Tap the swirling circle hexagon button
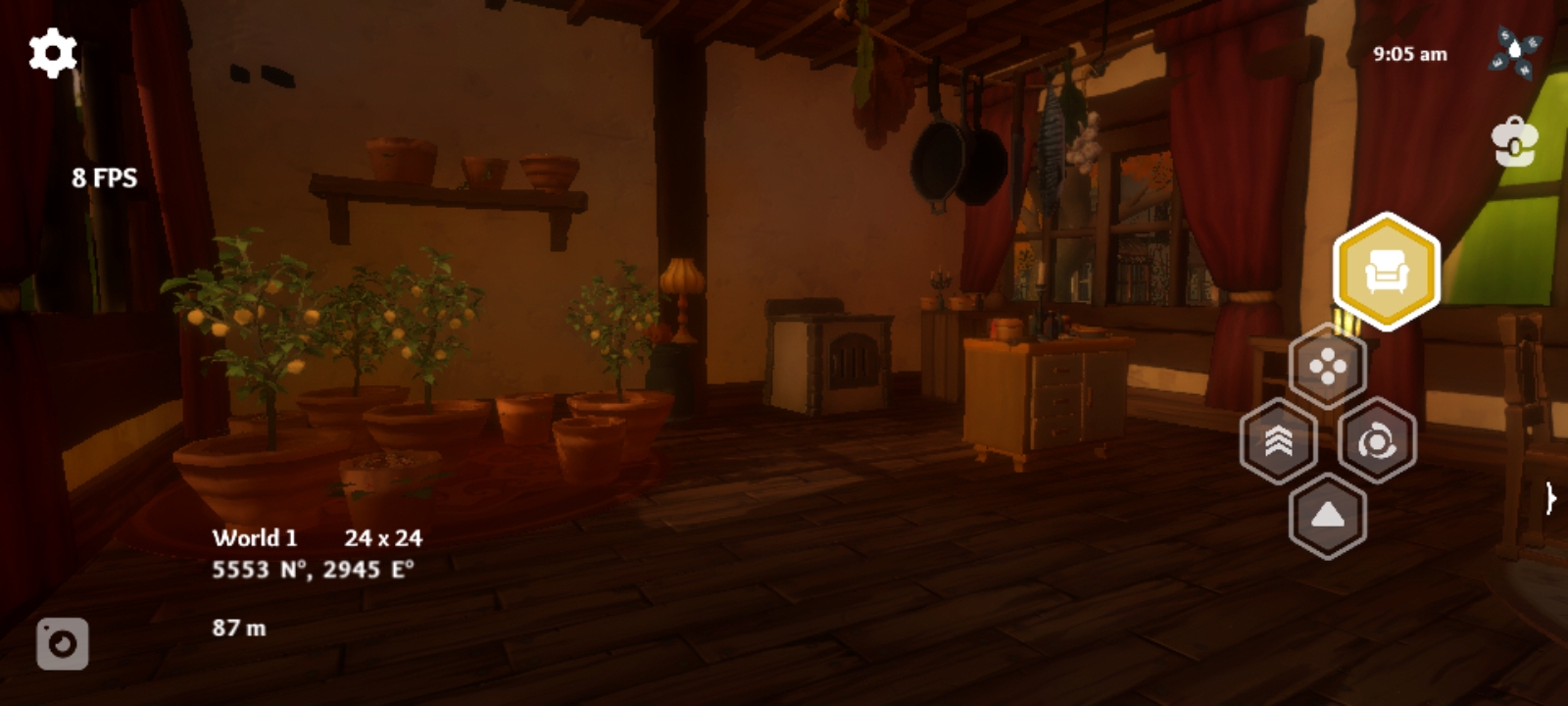This screenshot has height=706, width=1568. tap(1377, 441)
